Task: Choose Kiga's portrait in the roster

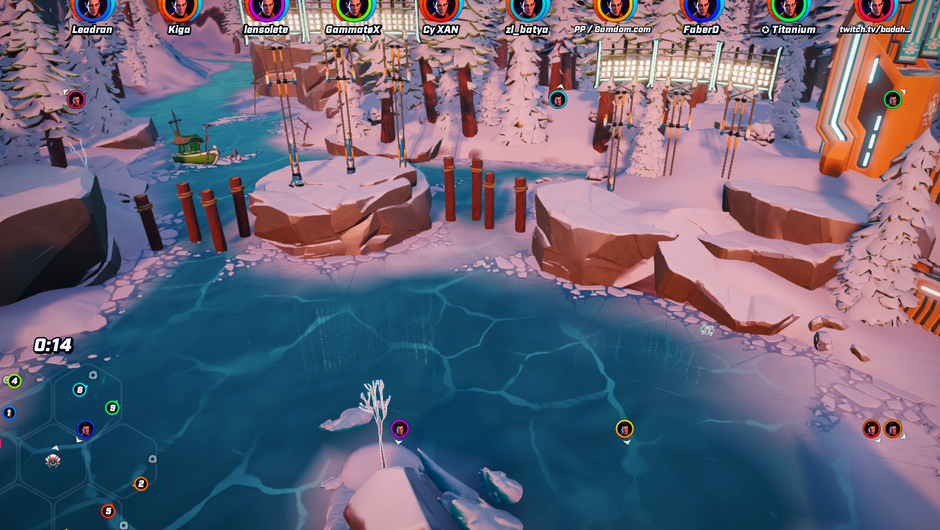Action: (x=179, y=9)
